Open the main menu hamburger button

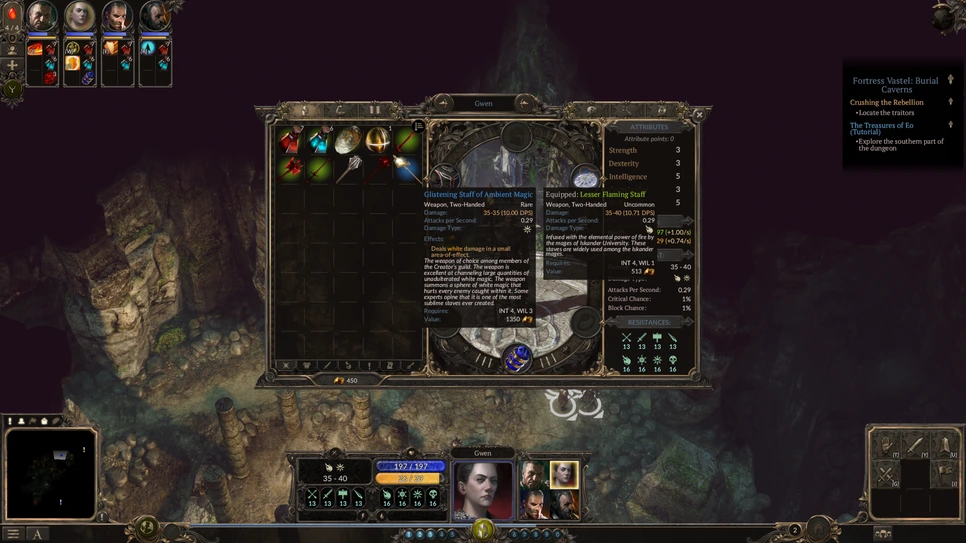[13, 534]
